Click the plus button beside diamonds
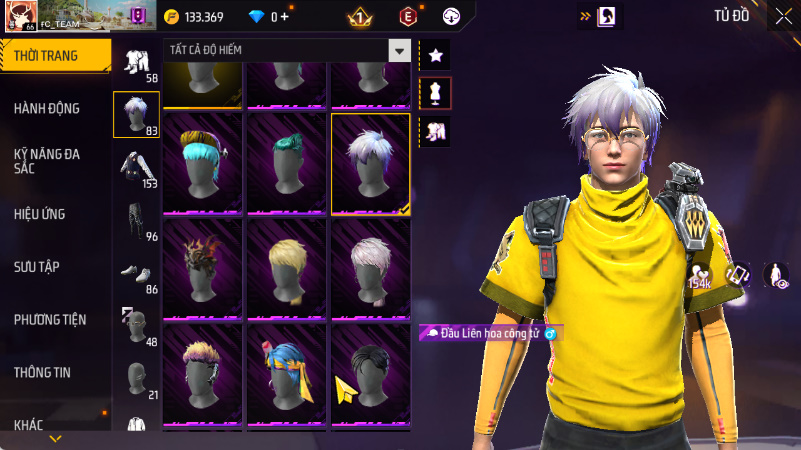The width and height of the screenshot is (801, 450). point(286,17)
